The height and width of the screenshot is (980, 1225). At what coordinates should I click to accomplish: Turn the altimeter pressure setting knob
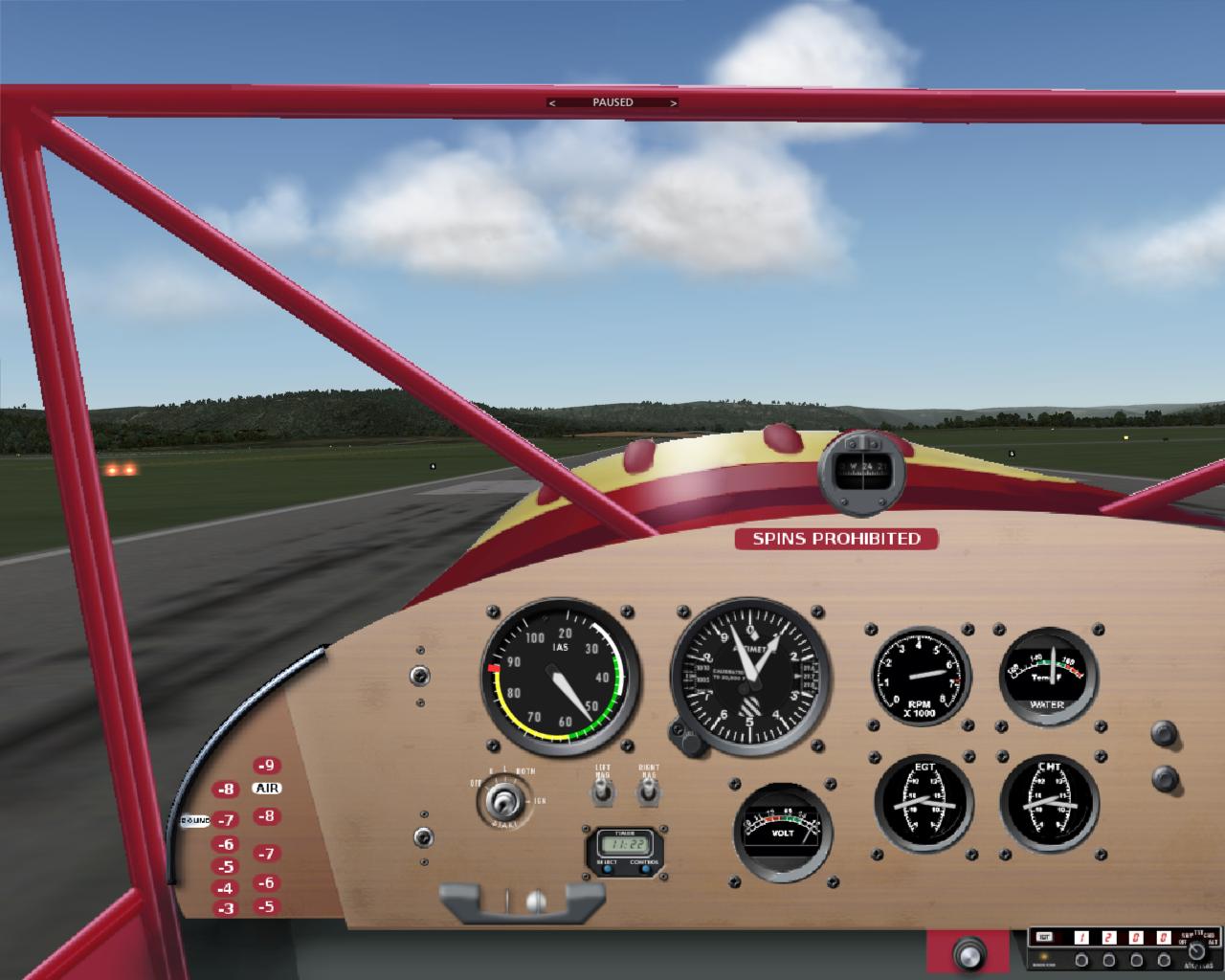click(685, 735)
